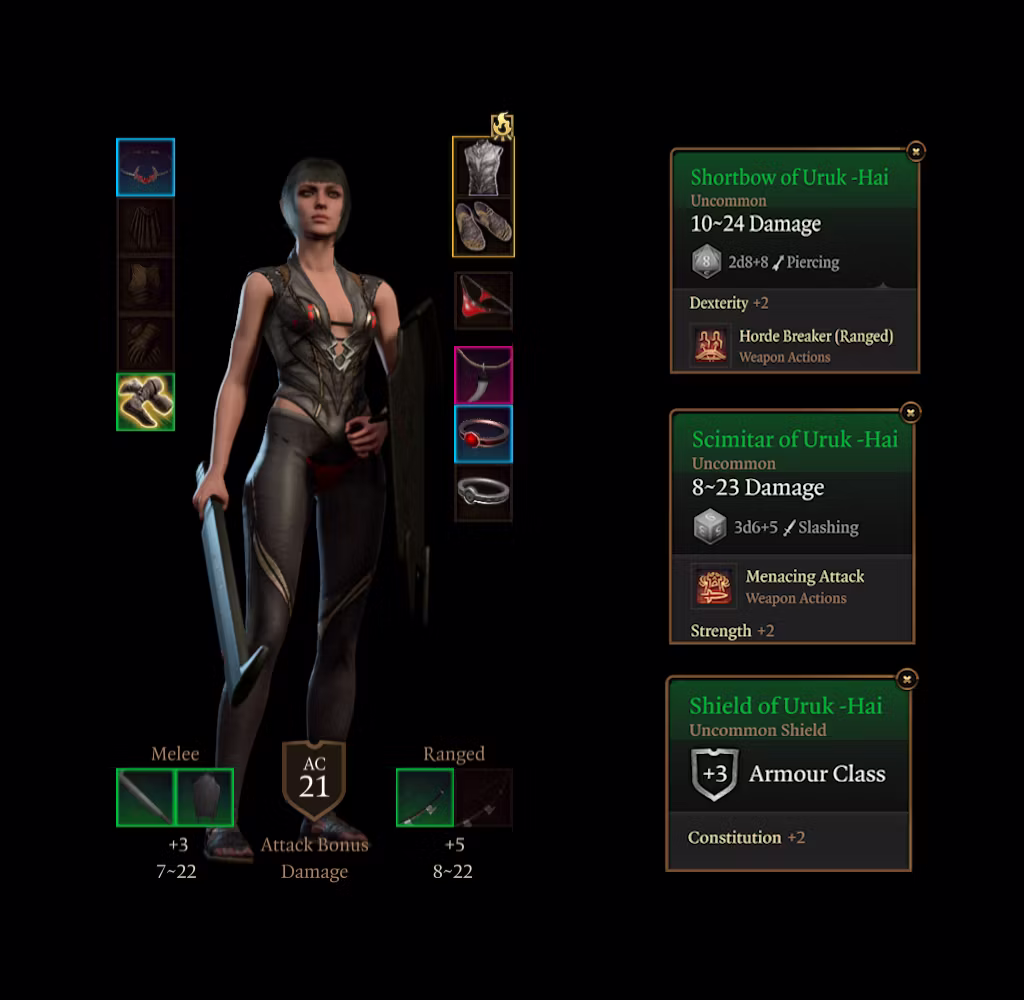
Task: Select the equipped ranged shortbow slot
Action: click(425, 797)
